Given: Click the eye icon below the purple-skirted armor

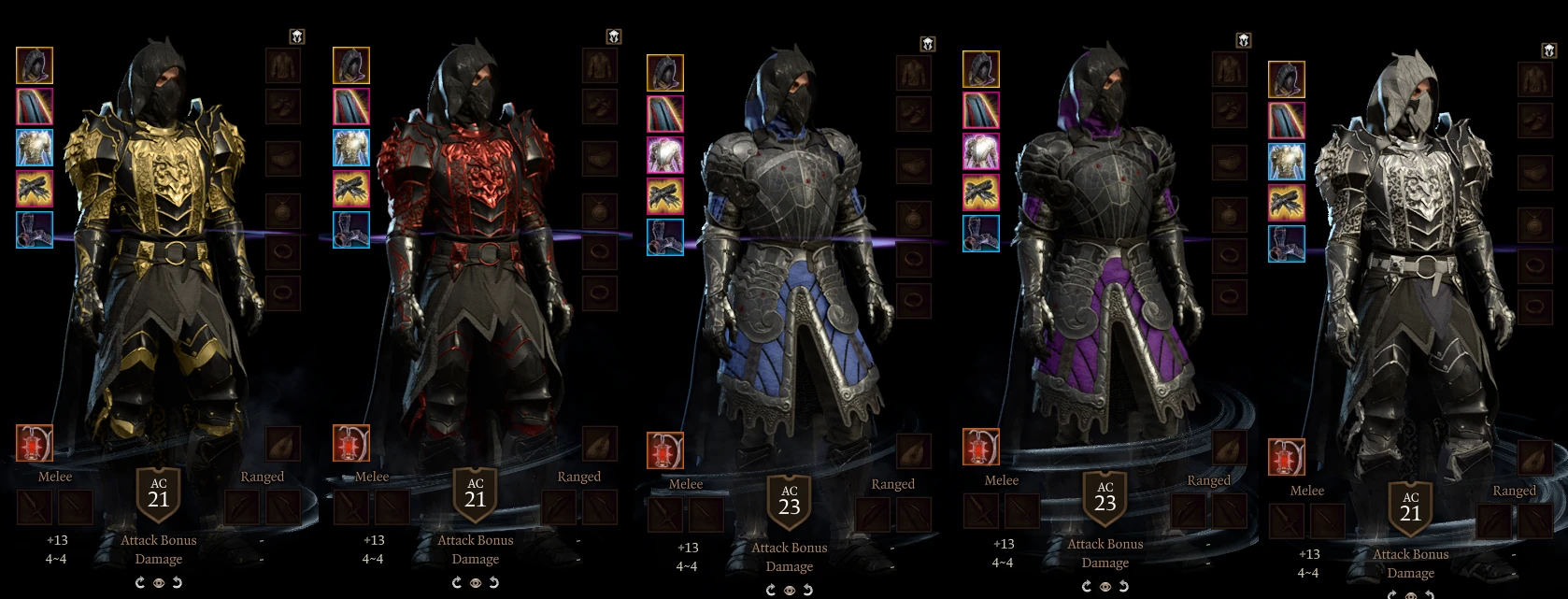Looking at the screenshot, I should [x=1105, y=587].
